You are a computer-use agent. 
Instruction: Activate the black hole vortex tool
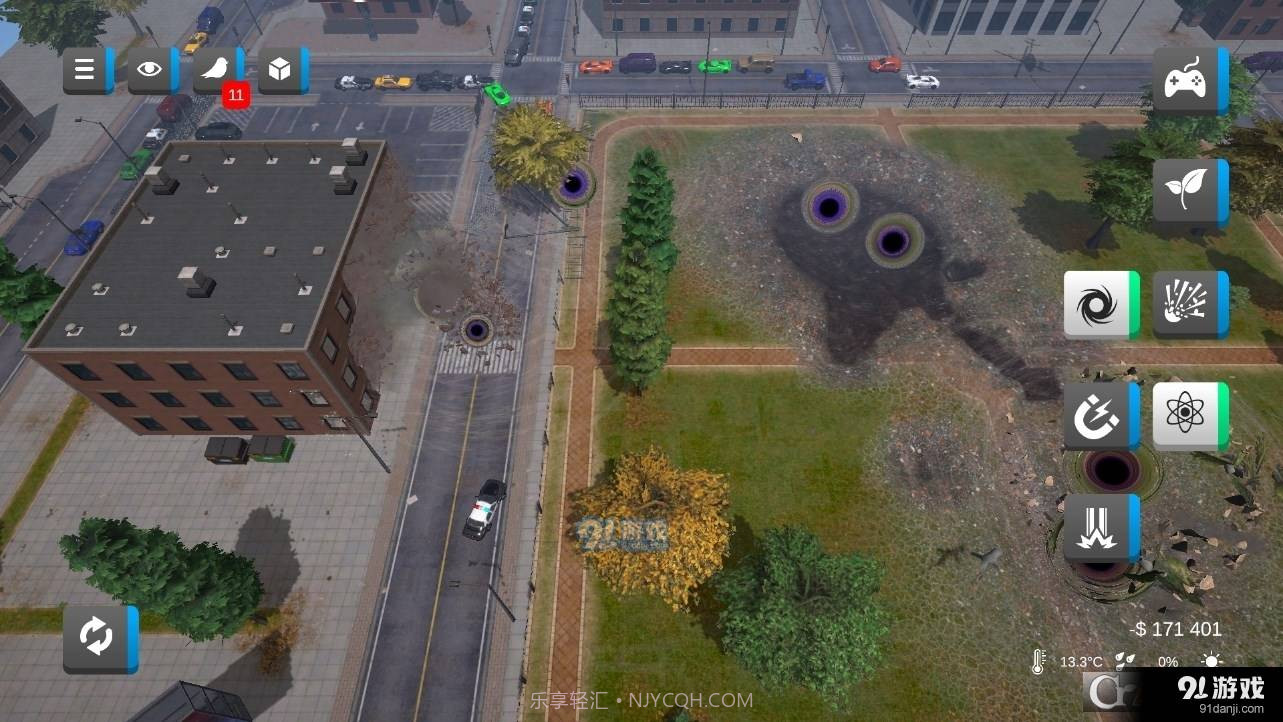(1098, 304)
